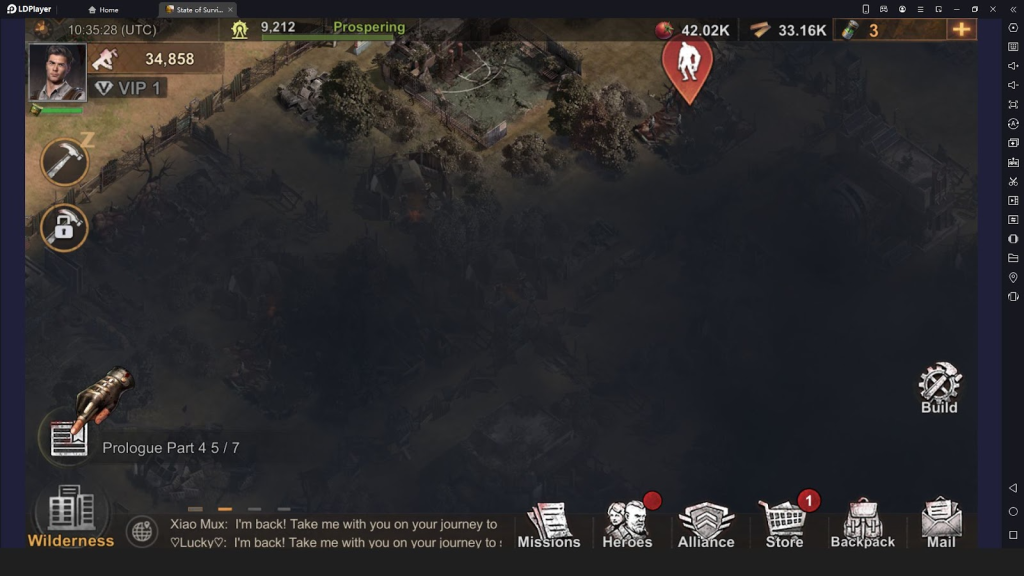Screen dimensions: 1024x576
Task: Add more biocaps with the plus button
Action: click(x=961, y=29)
